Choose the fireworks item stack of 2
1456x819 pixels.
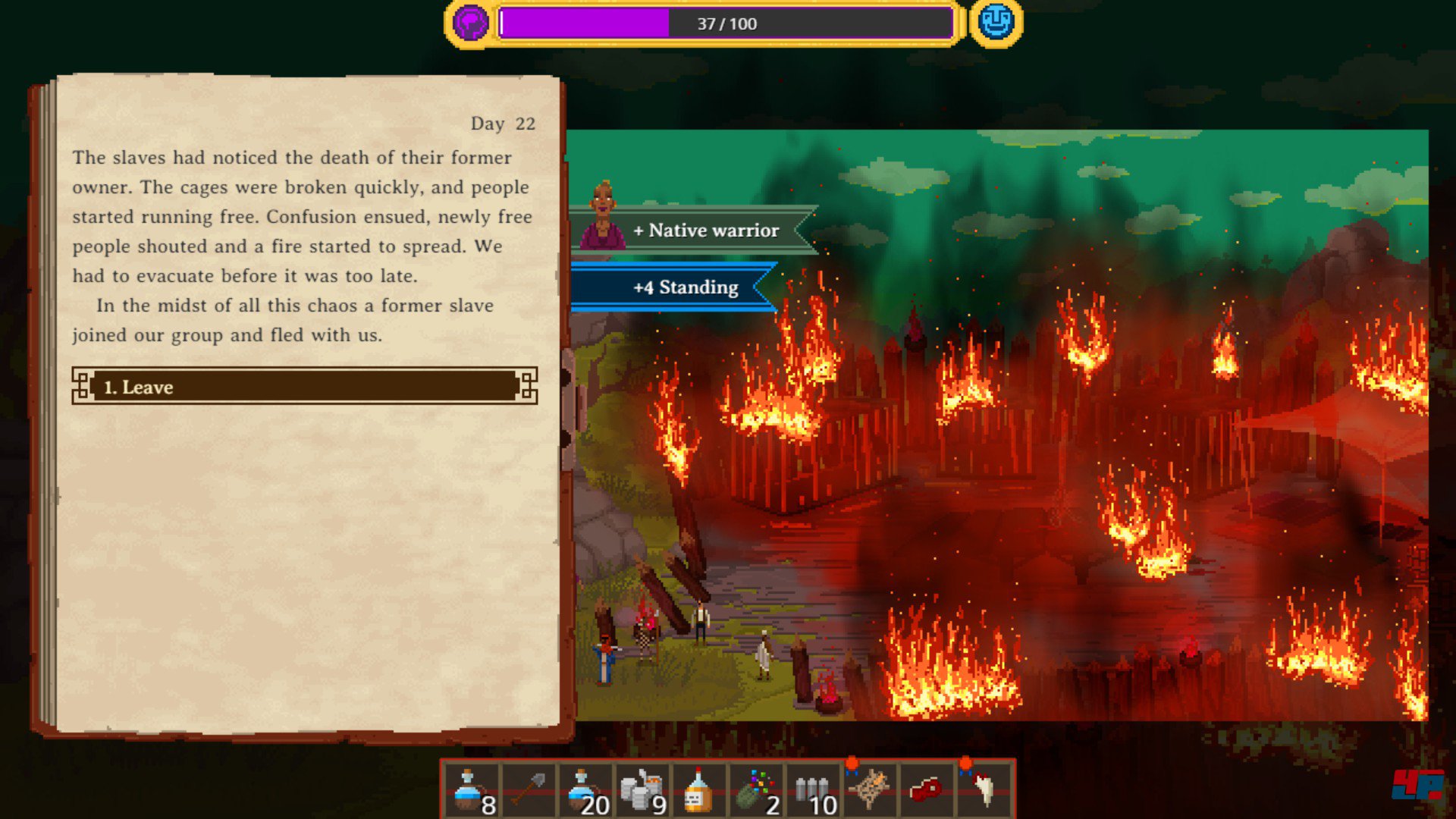(756, 790)
